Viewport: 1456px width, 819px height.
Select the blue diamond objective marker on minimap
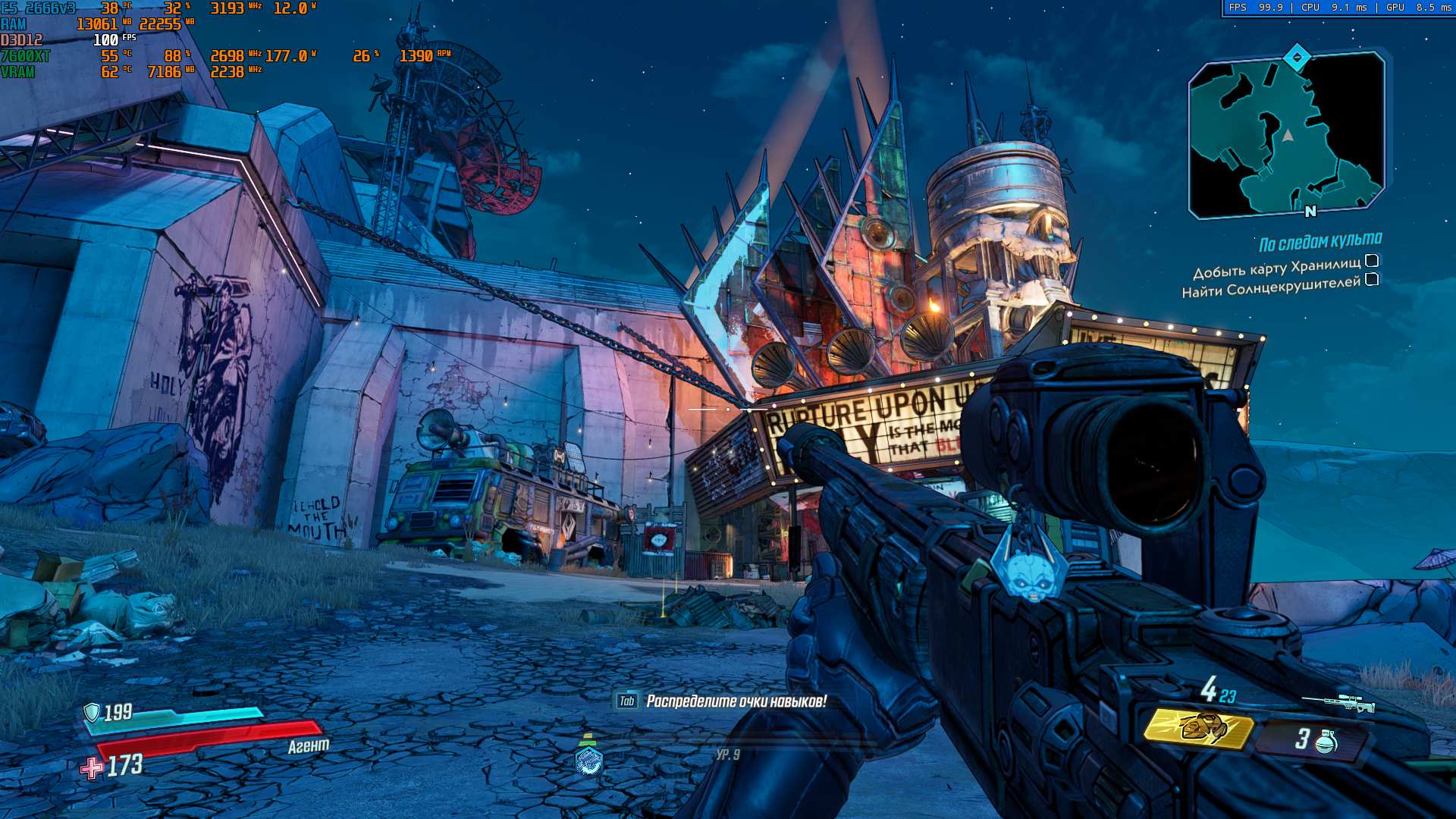coord(1297,57)
